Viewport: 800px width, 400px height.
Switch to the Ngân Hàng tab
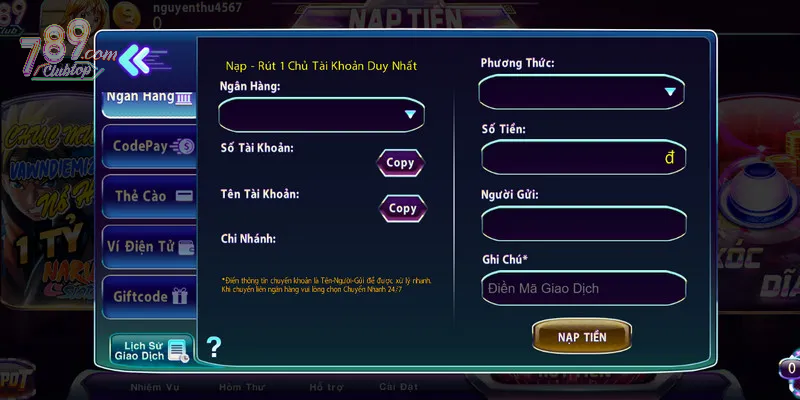[x=149, y=98]
